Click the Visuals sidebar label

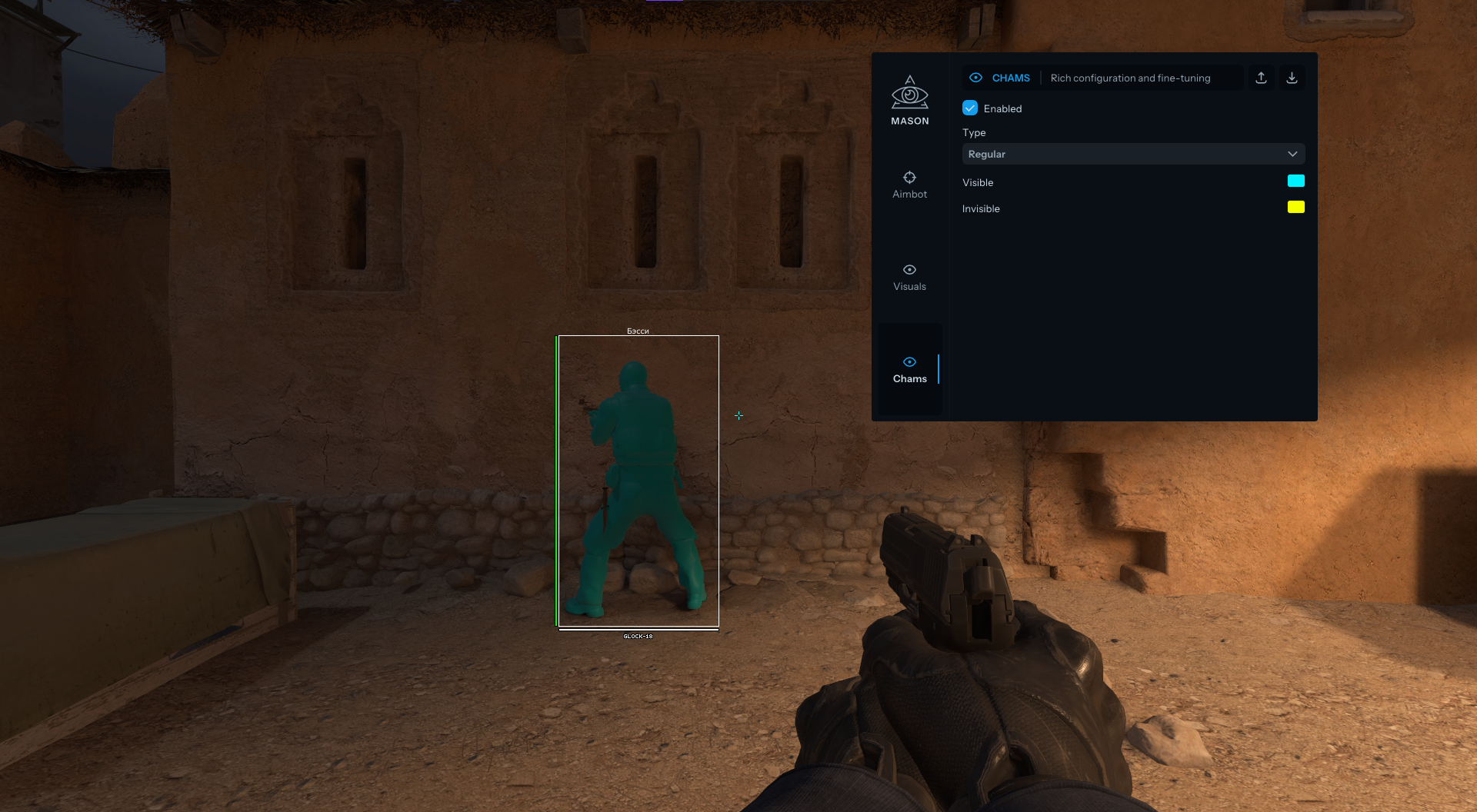(910, 286)
